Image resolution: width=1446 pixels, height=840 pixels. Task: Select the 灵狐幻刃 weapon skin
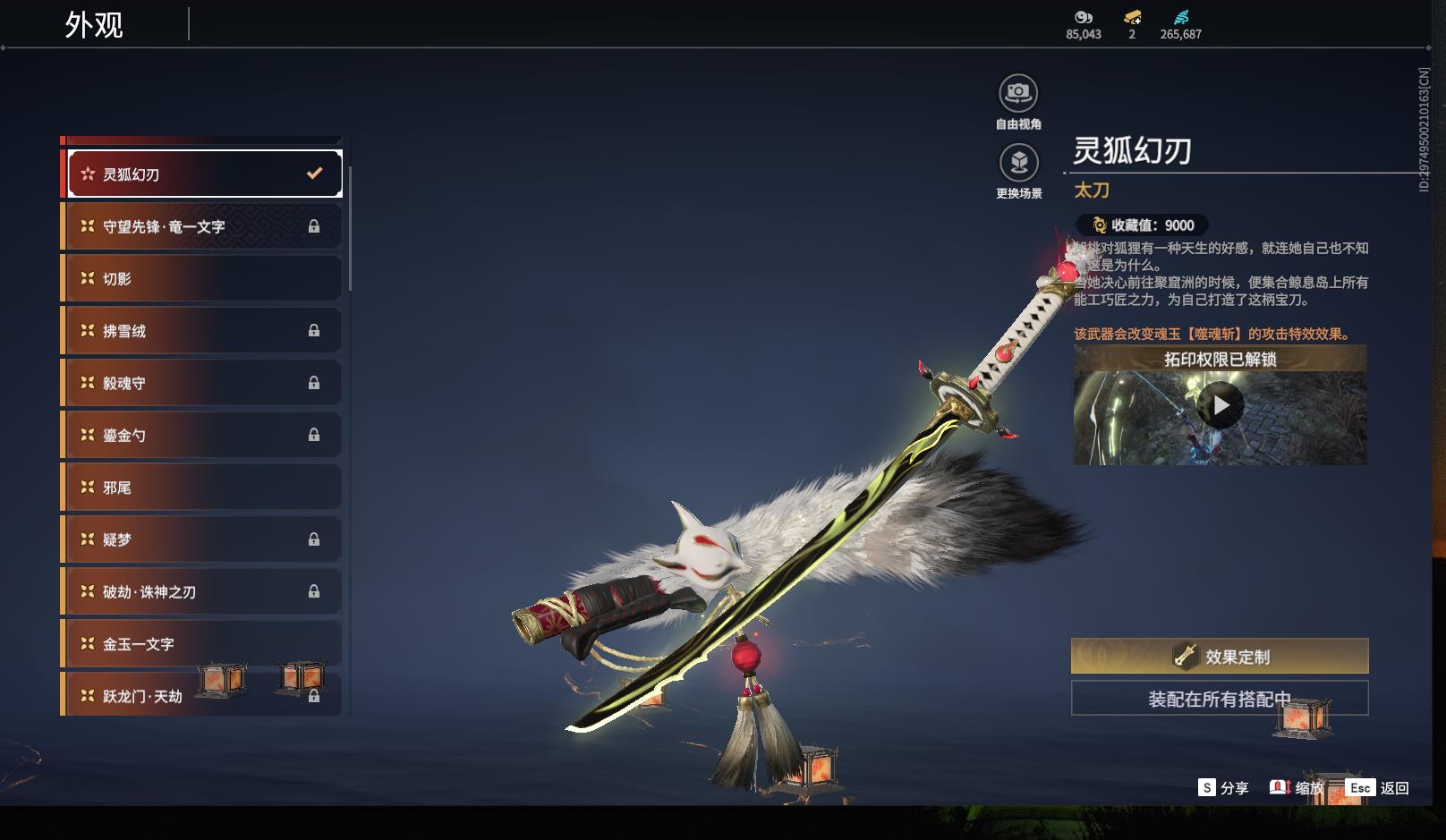point(204,174)
